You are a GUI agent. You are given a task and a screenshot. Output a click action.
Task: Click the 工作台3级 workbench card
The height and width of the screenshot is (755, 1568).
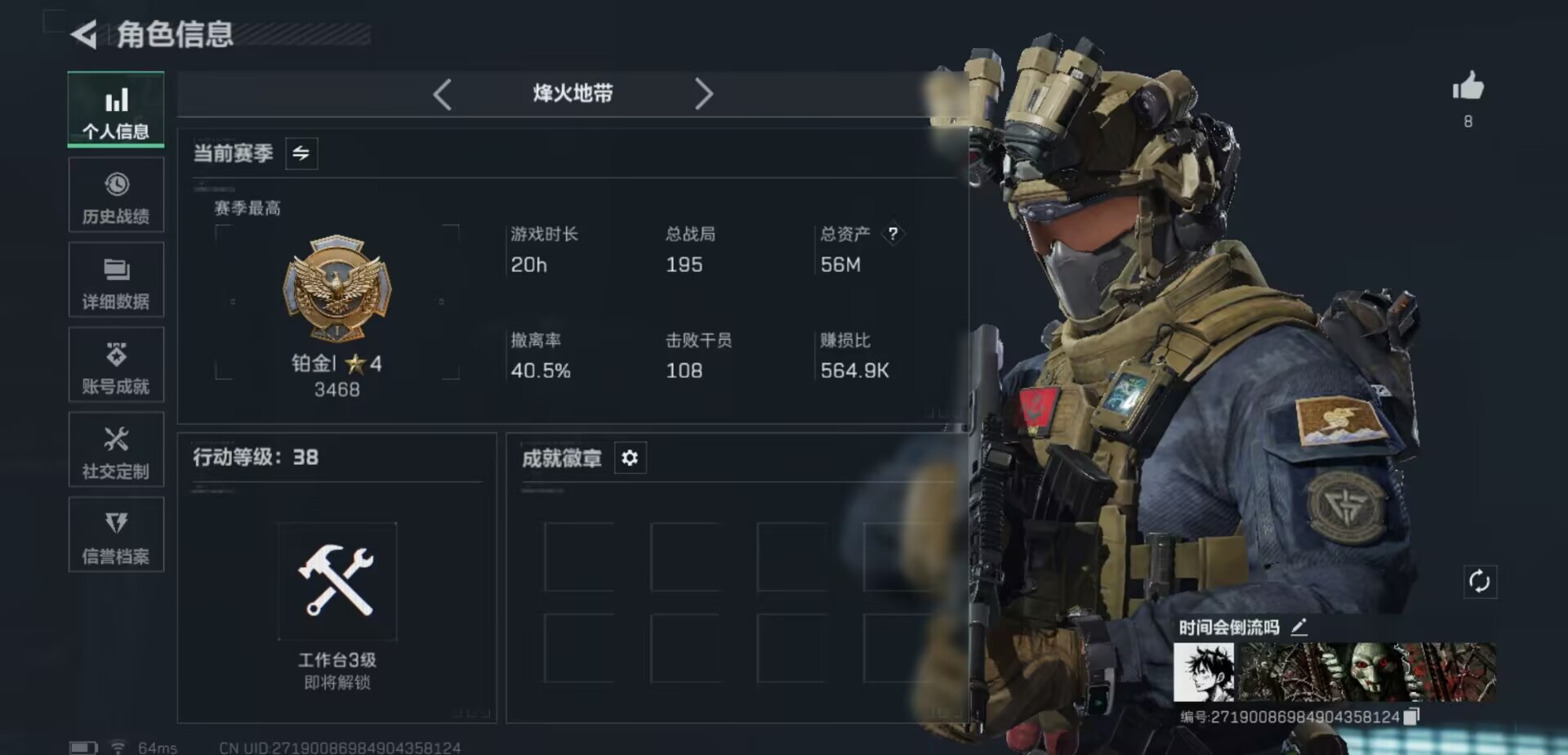click(336, 582)
